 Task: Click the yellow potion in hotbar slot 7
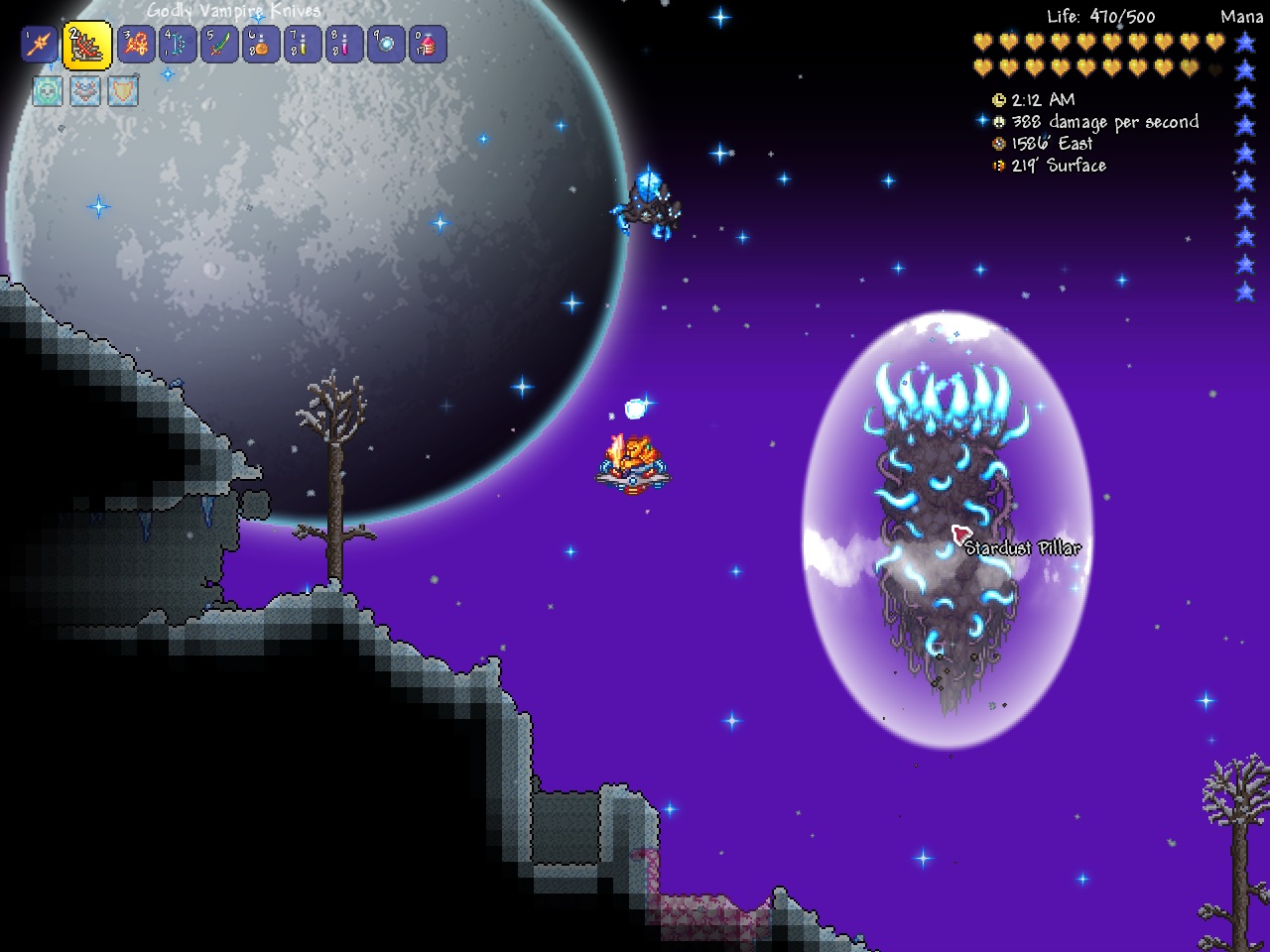click(303, 45)
